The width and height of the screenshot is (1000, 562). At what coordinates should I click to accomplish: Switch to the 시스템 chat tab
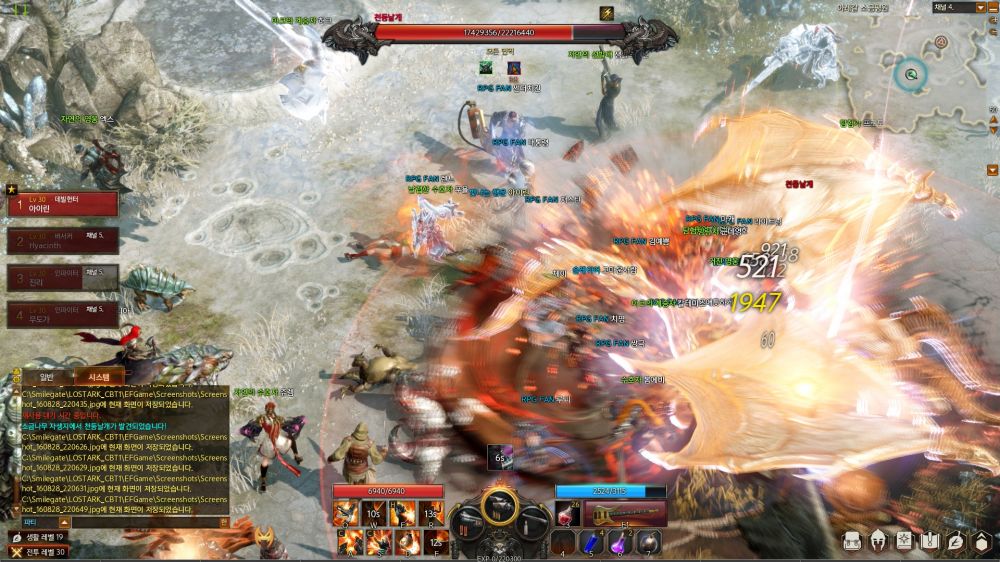pos(98,377)
